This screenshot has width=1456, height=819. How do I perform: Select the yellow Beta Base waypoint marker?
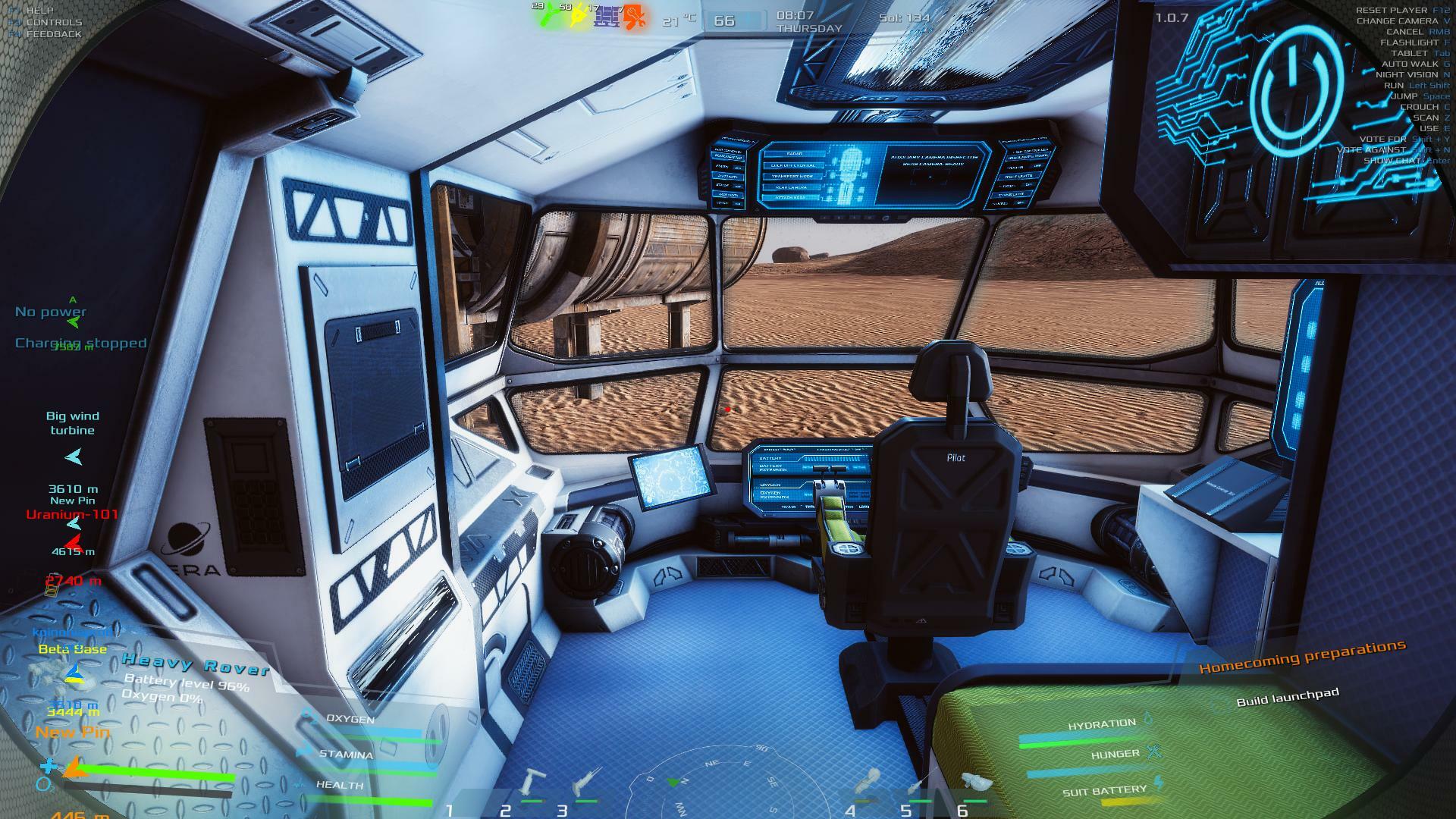pos(74,673)
